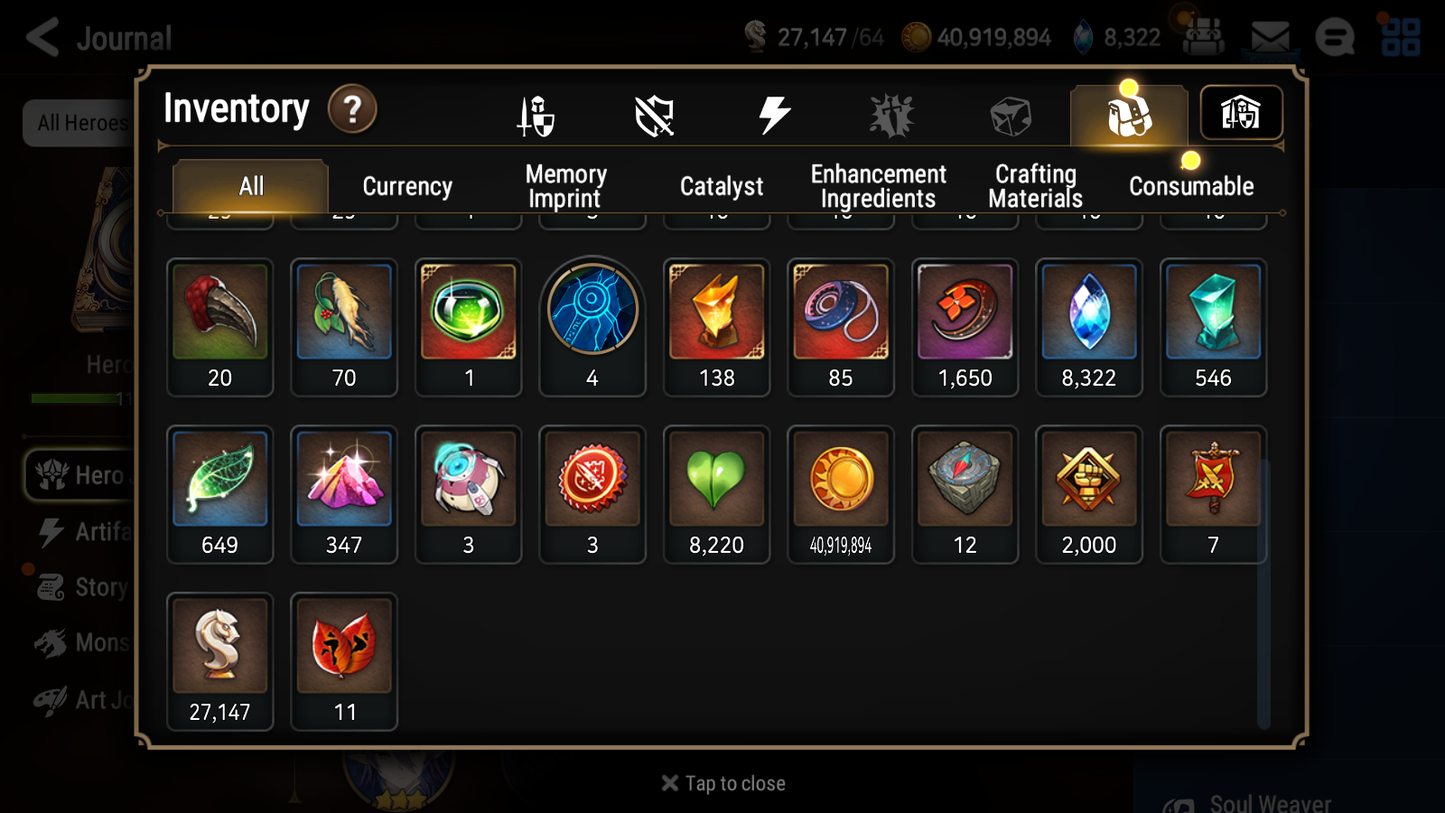This screenshot has width=1445, height=813.
Task: Go back using the Journal arrow
Action: coord(40,37)
